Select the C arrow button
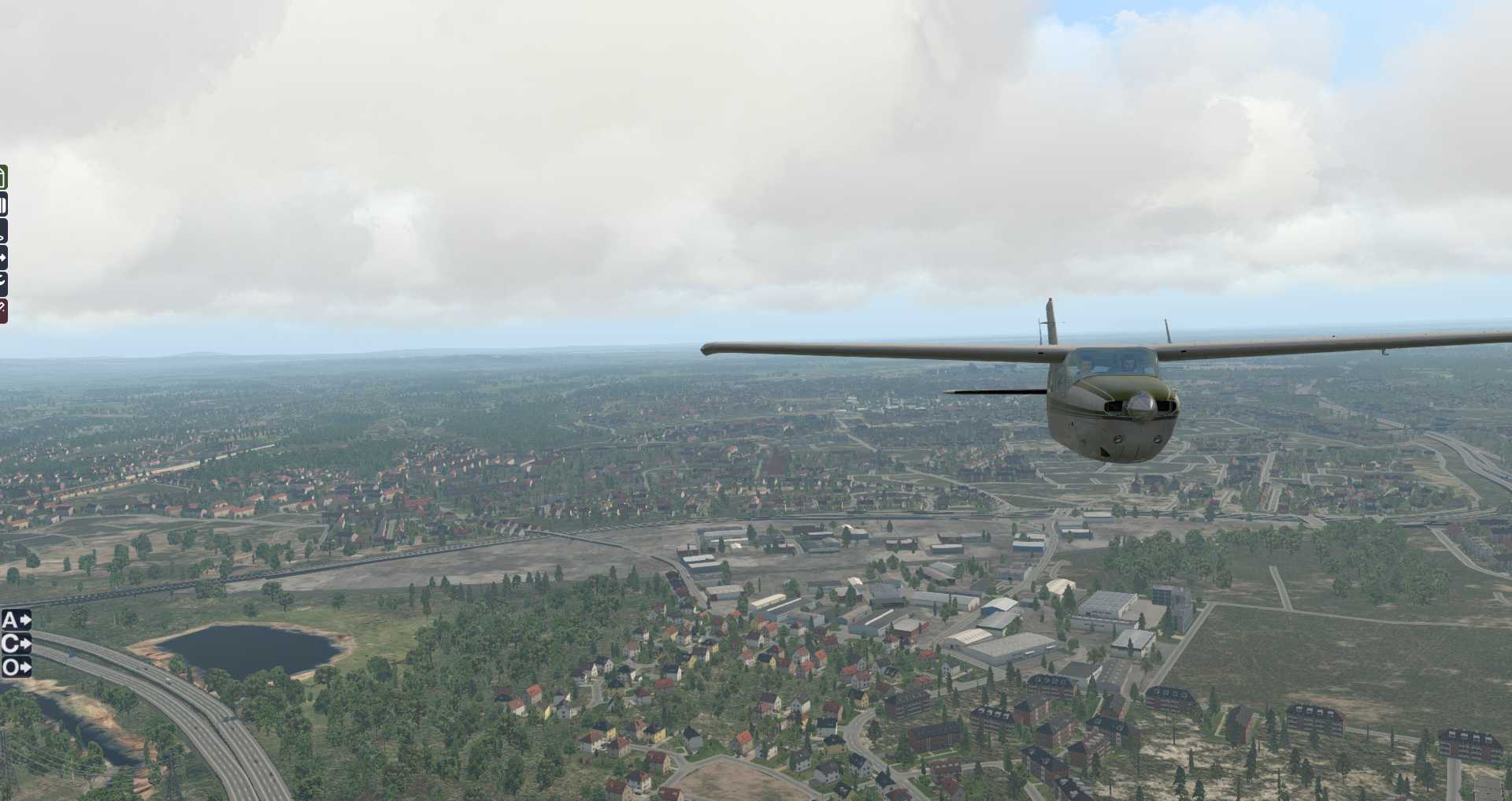 pos(16,643)
